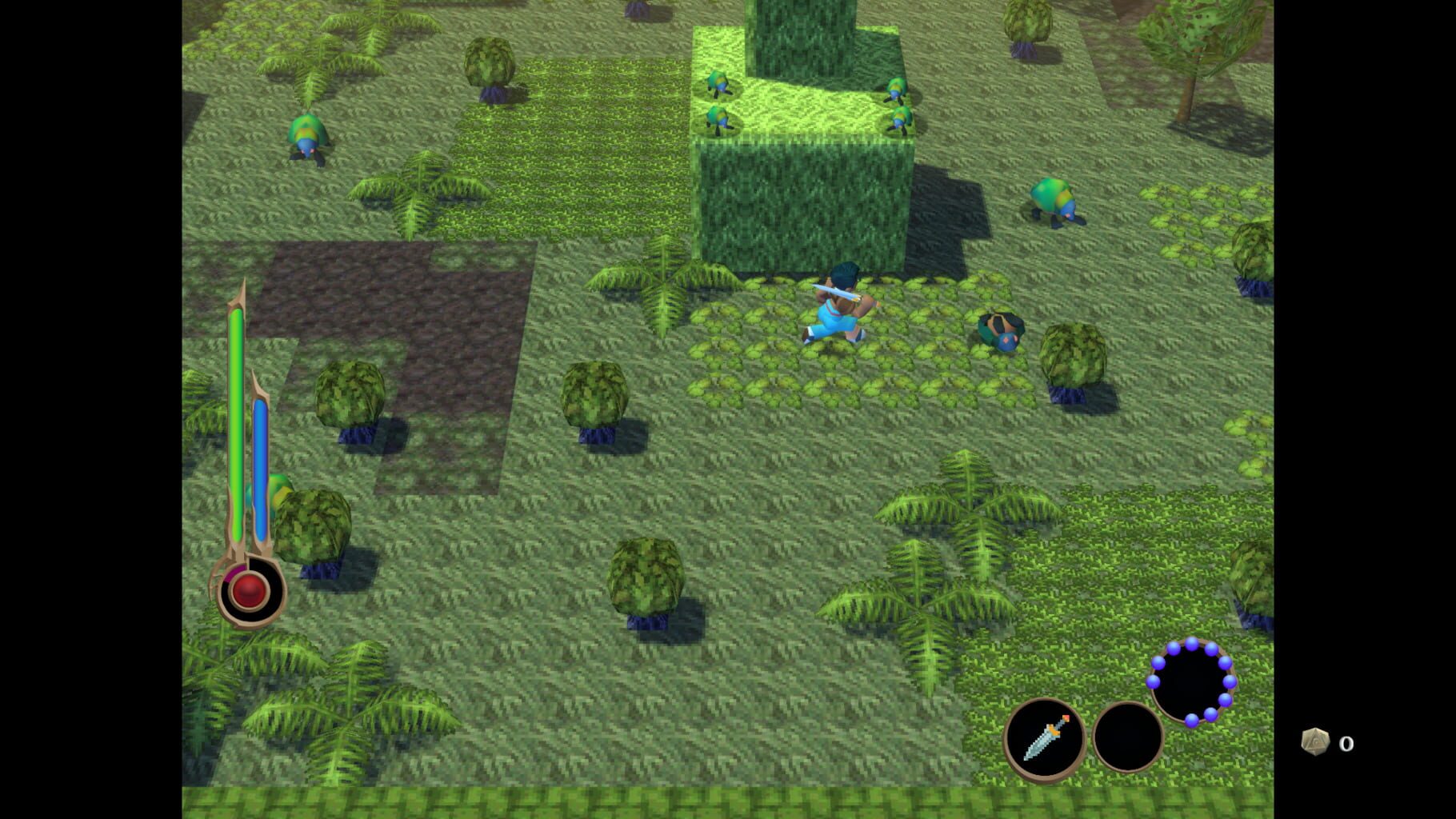Click the topmost blue orb on the ring
1456x819 pixels.
(x=1191, y=645)
